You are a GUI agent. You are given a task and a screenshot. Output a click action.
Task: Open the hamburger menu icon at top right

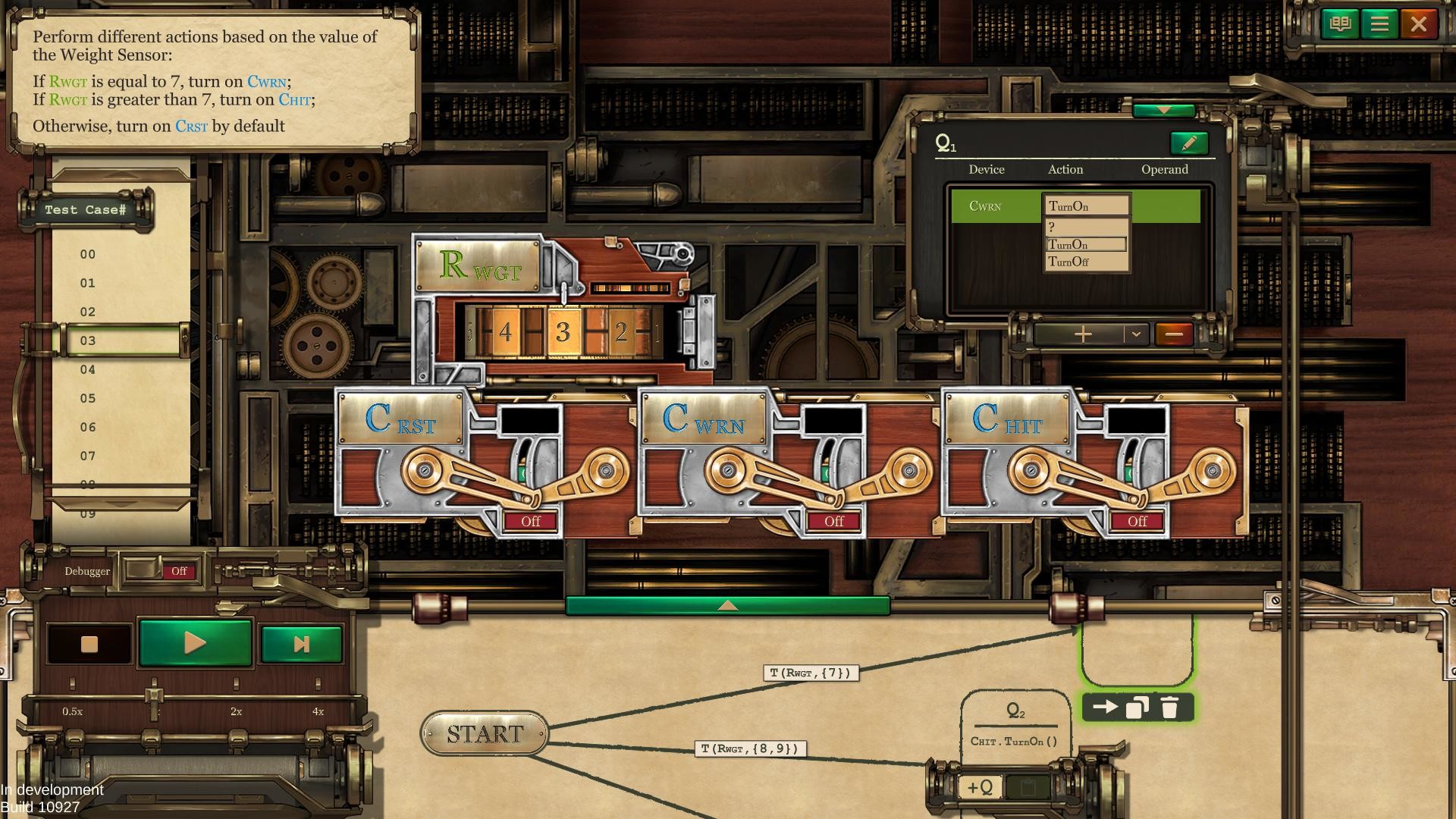(1380, 24)
